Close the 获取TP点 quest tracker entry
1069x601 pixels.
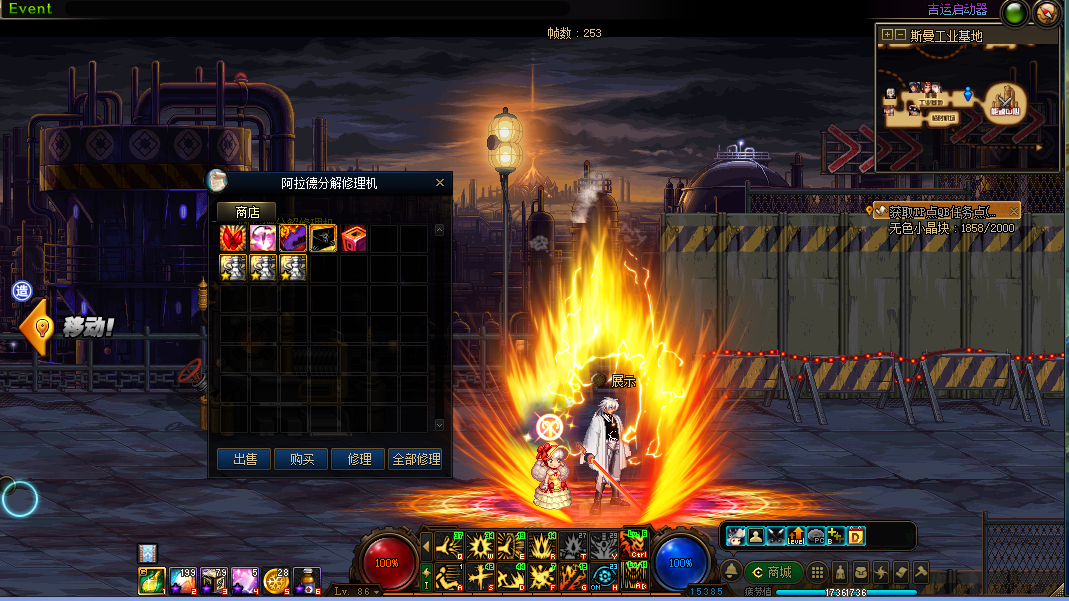click(1014, 211)
